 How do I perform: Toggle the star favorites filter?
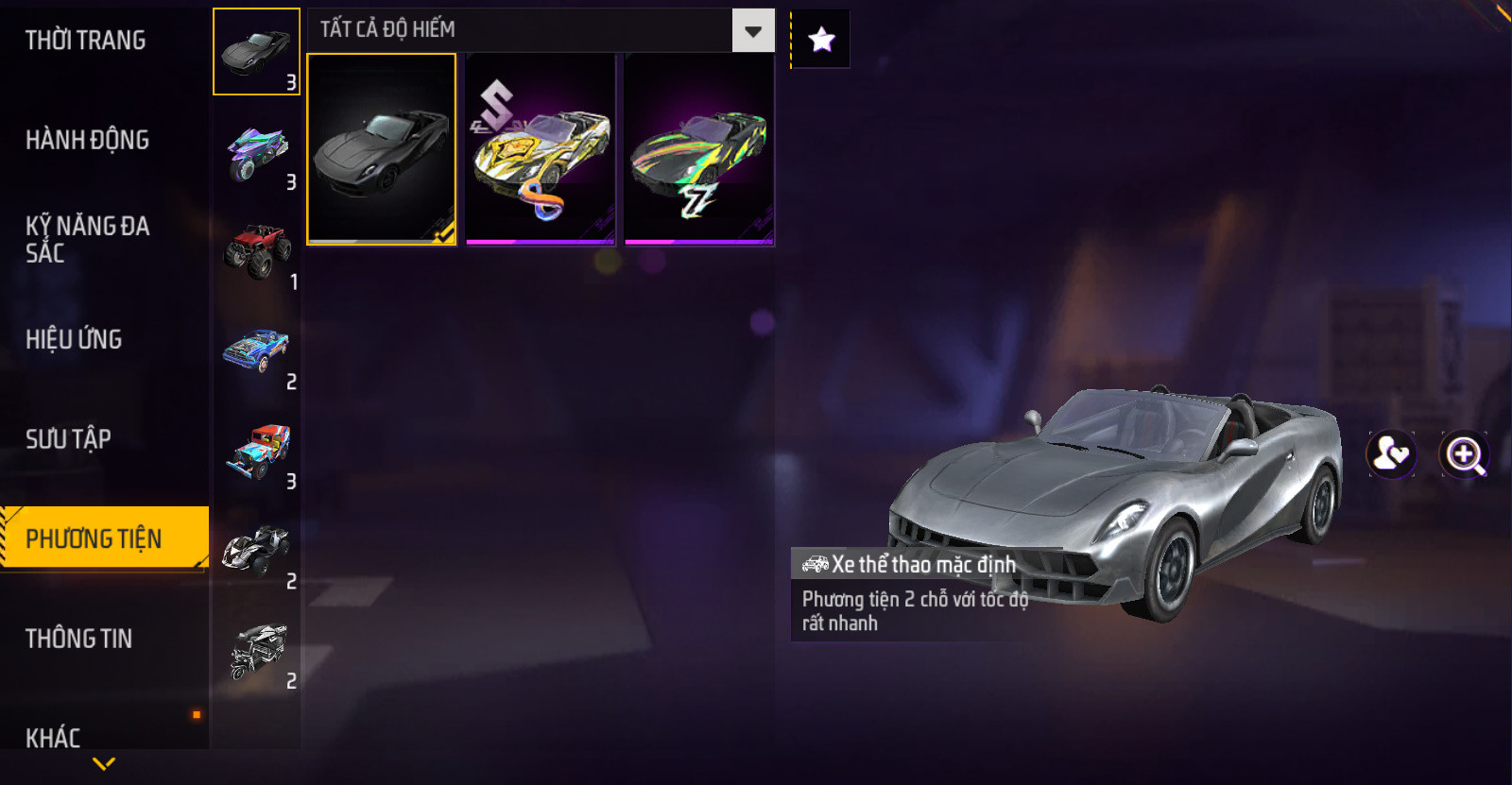click(x=821, y=40)
